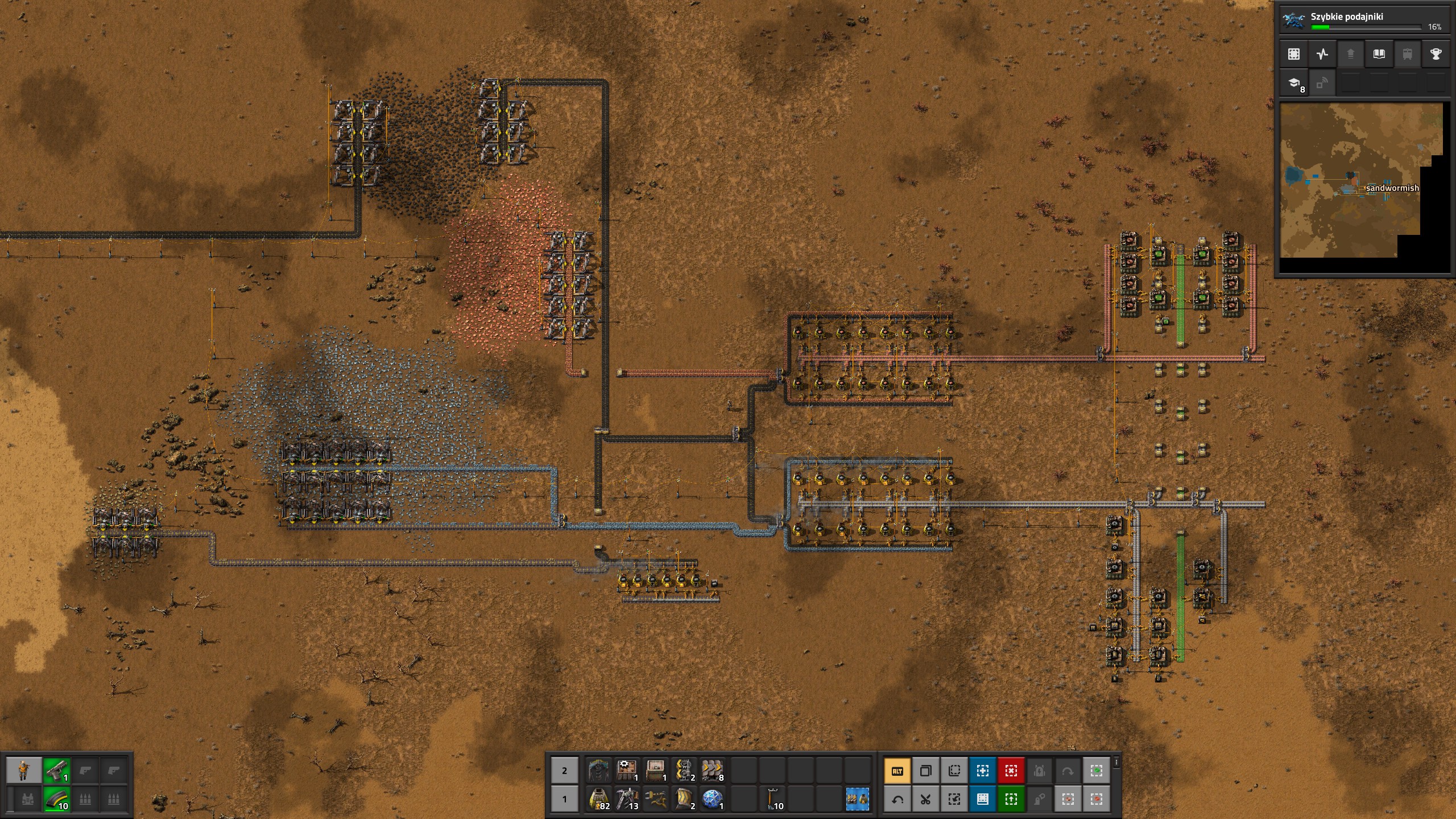
Task: Open tips via the graduation cap icon
Action: point(1293,84)
